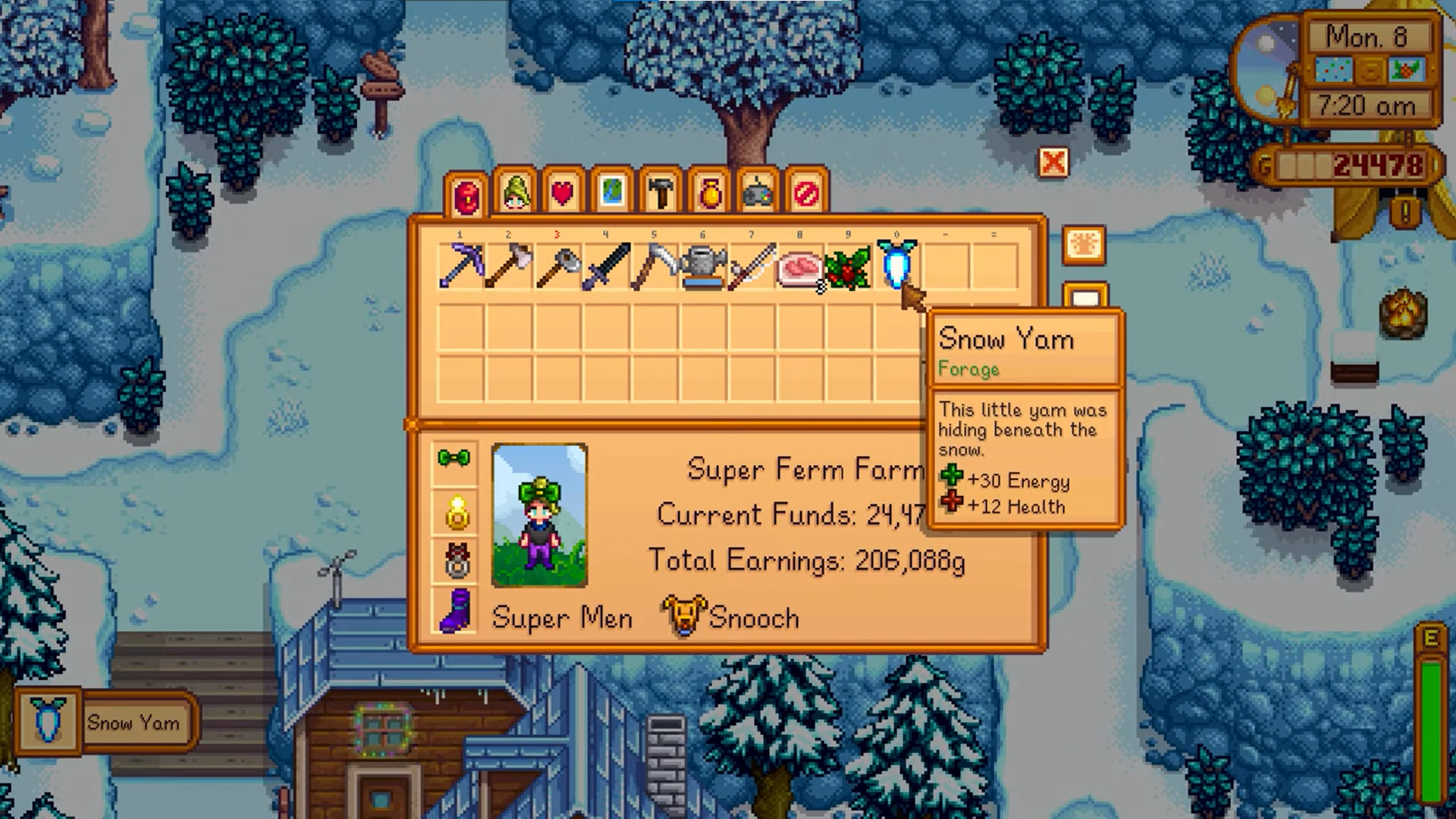Choose the watering can
1456x819 pixels.
click(x=703, y=266)
